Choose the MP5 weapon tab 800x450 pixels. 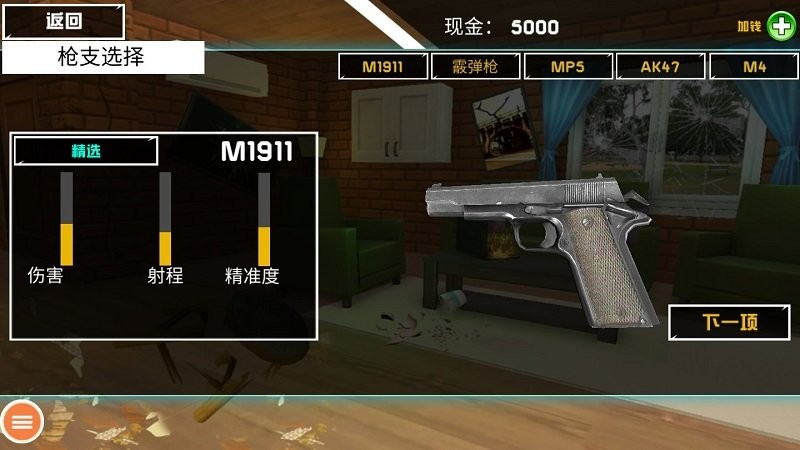point(568,67)
